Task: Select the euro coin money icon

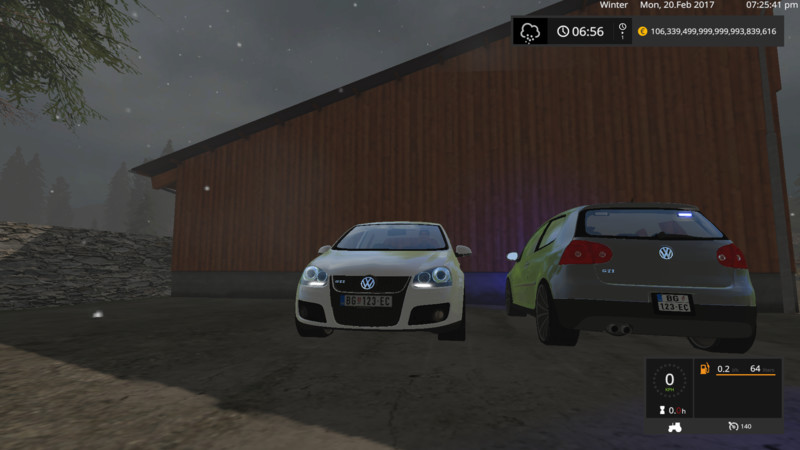Action: coord(642,31)
